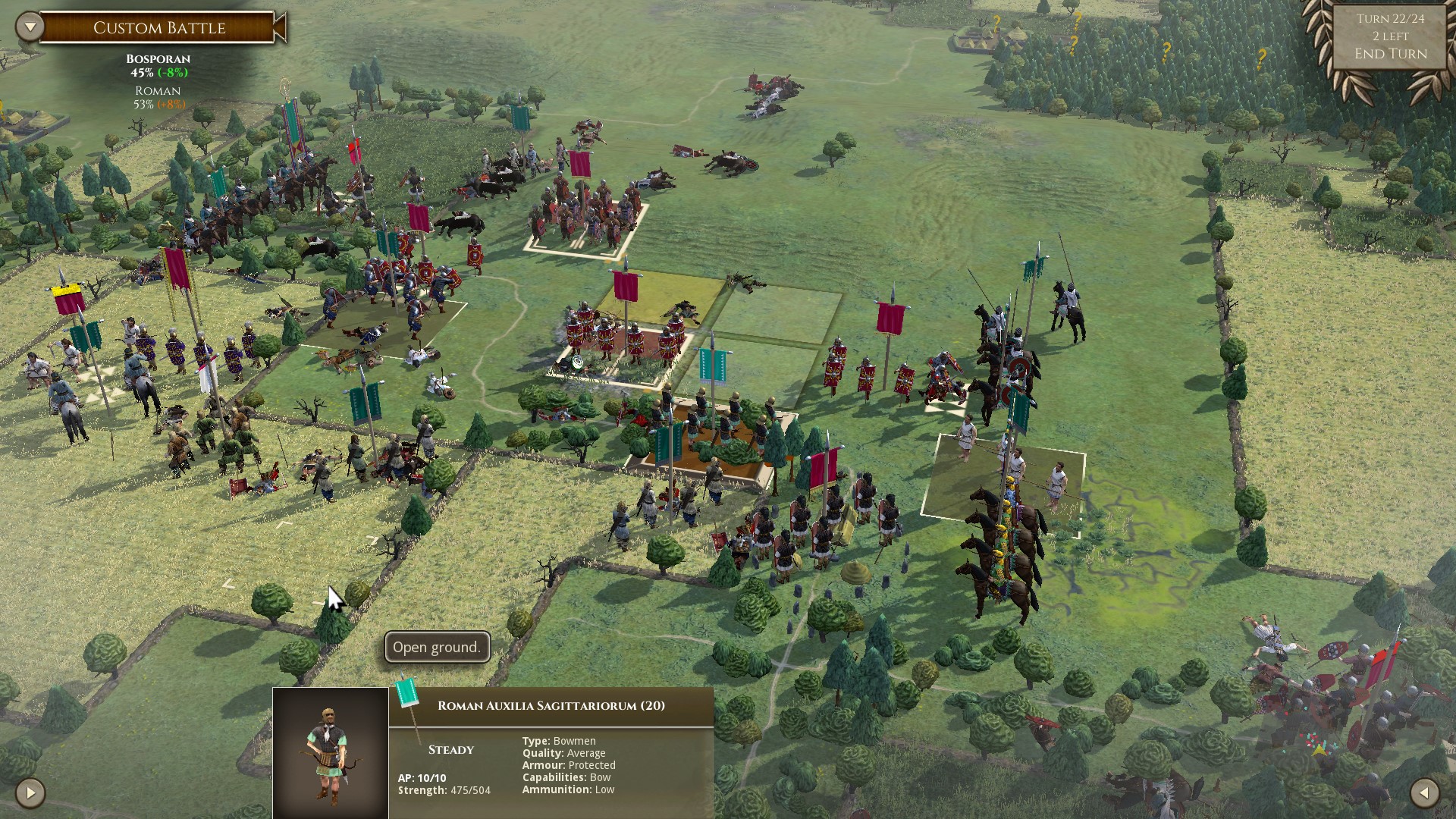Click the bottom-left play arrow button
Screen dimensions: 1456x819
click(x=30, y=793)
